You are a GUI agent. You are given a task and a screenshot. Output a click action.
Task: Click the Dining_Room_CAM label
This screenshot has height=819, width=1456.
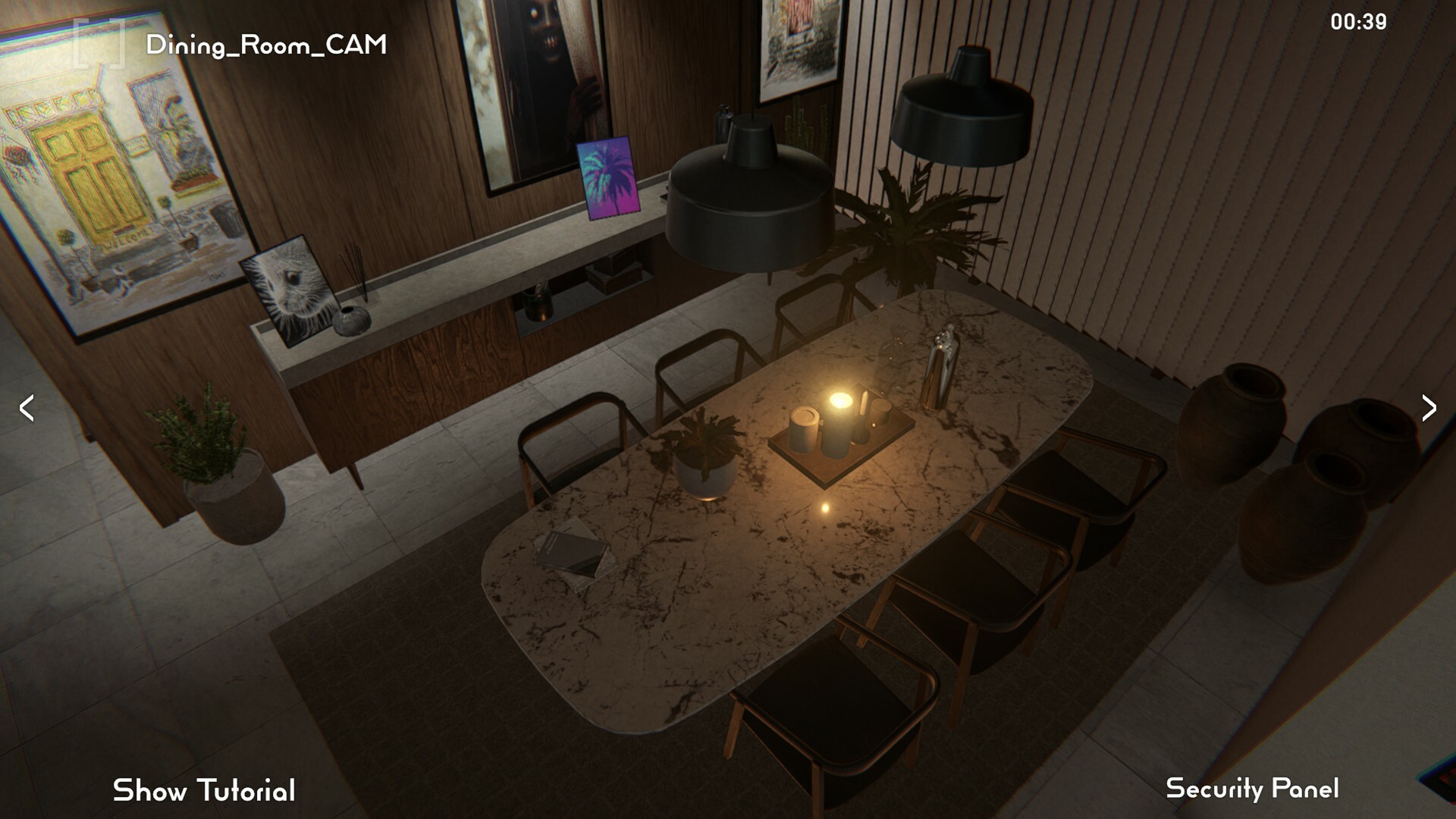coord(265,45)
